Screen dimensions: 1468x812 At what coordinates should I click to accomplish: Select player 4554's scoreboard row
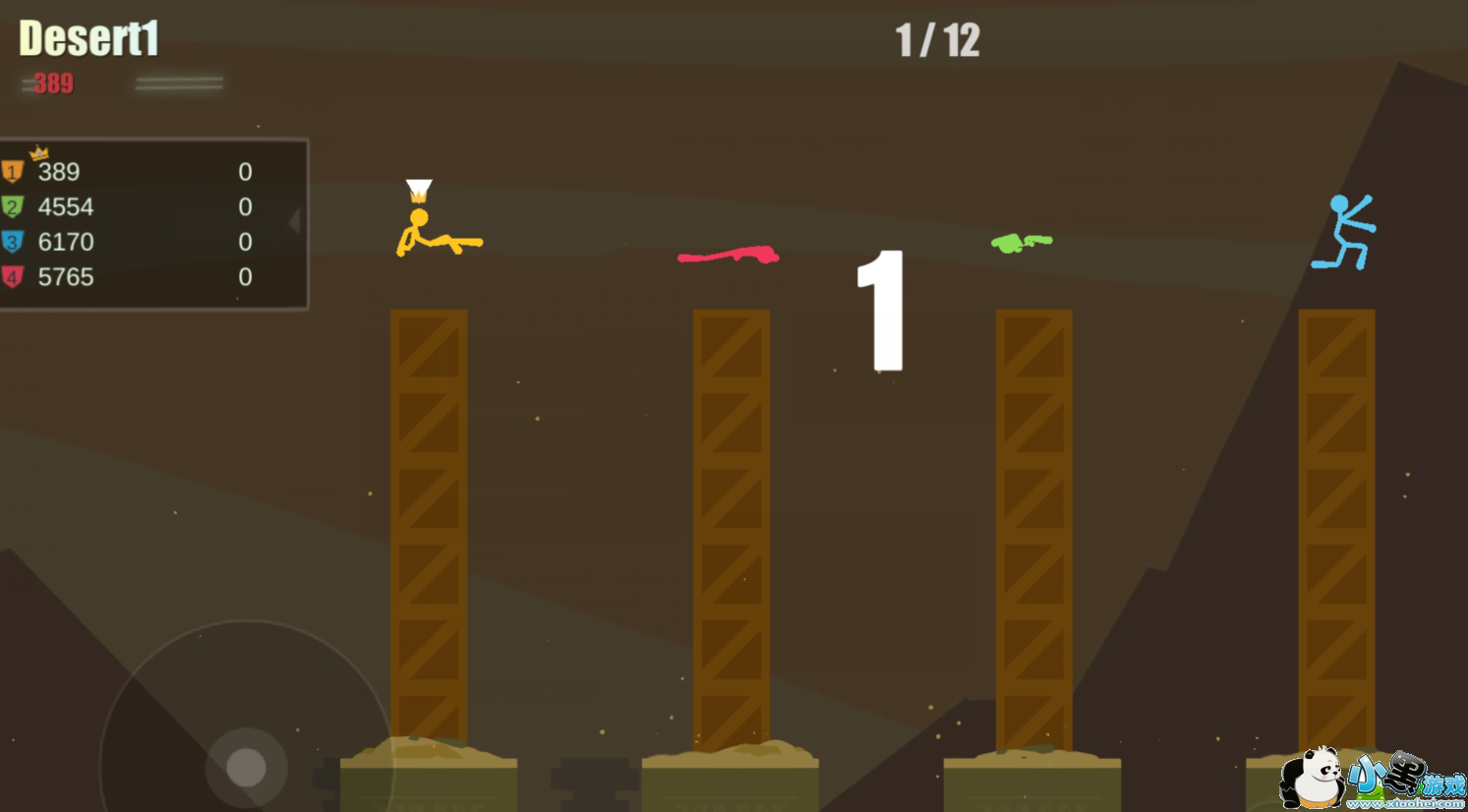pyautogui.click(x=147, y=207)
